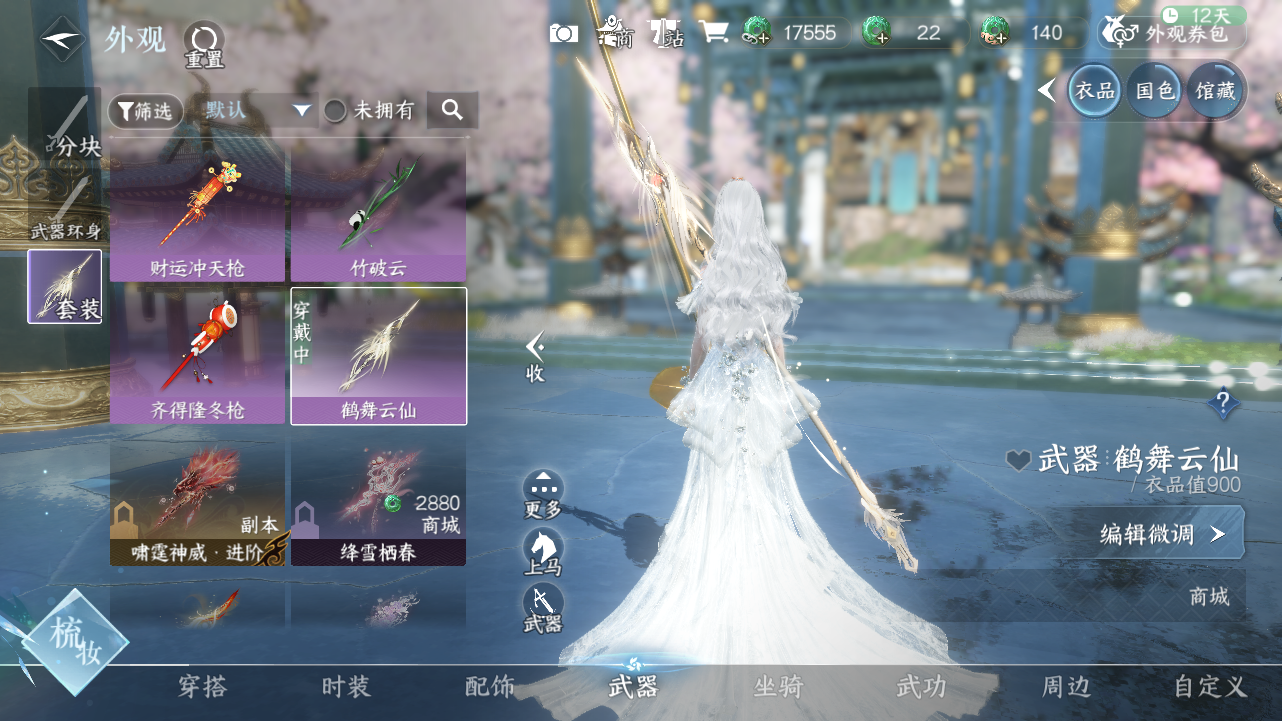This screenshot has width=1282, height=721.
Task: Open the magnifier search button
Action: (452, 110)
